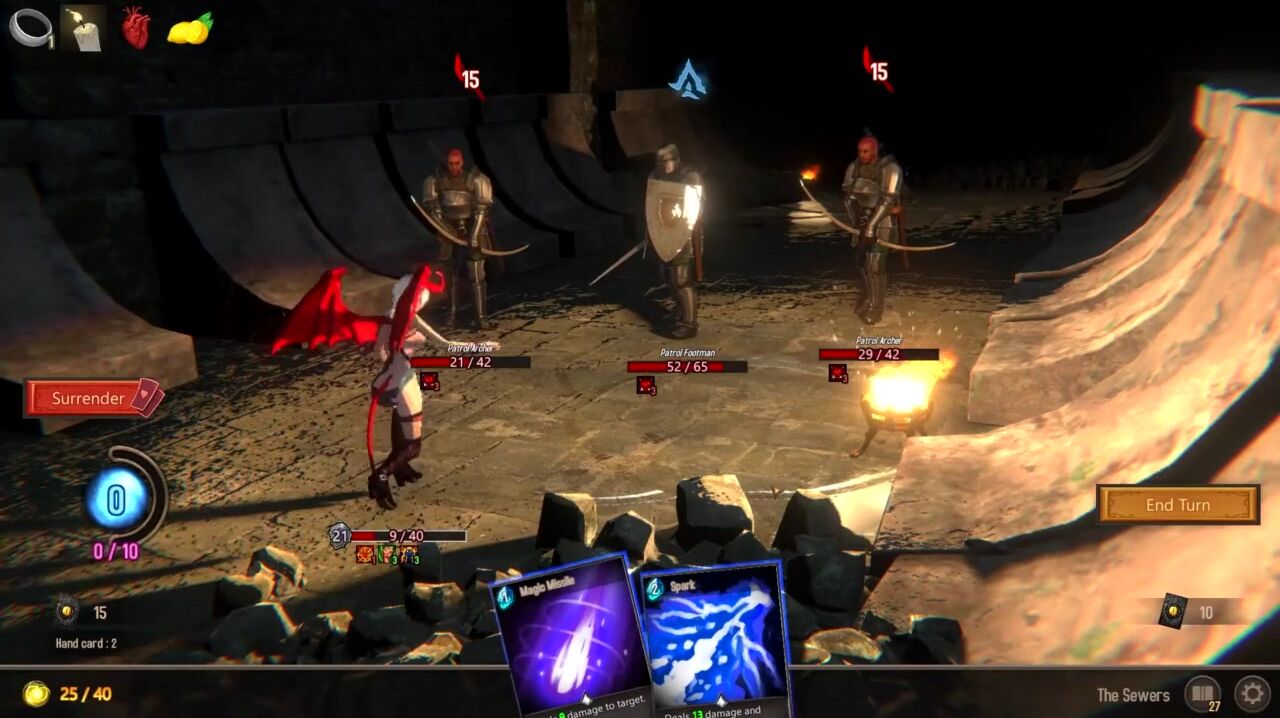The width and height of the screenshot is (1280, 718).
Task: View the draw pile
Action: click(68, 612)
